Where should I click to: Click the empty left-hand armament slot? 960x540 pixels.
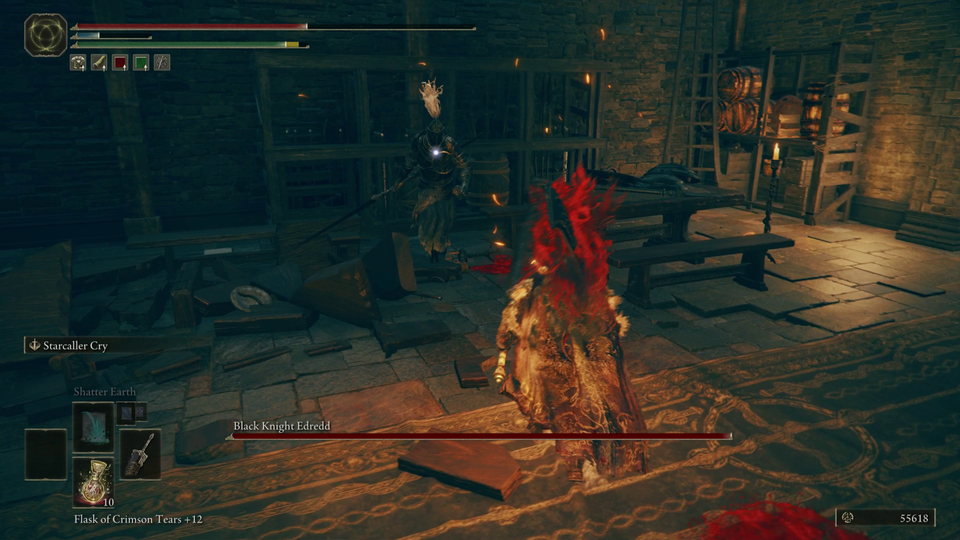[46, 453]
